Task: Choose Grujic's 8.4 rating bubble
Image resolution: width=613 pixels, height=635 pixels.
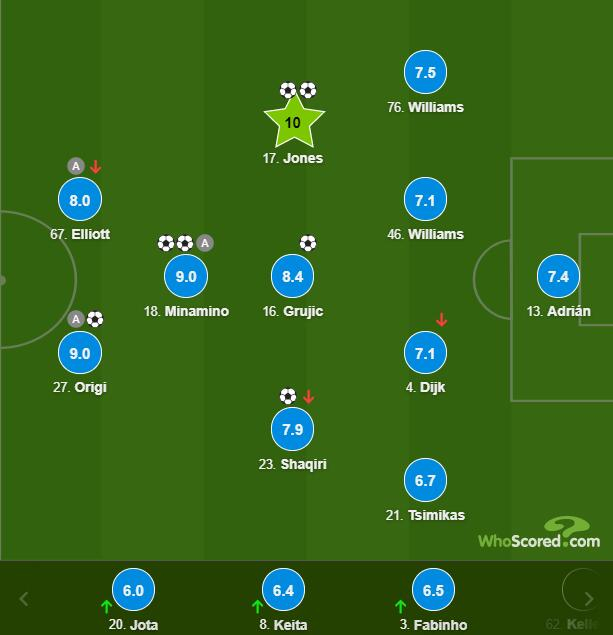Action: [292, 276]
